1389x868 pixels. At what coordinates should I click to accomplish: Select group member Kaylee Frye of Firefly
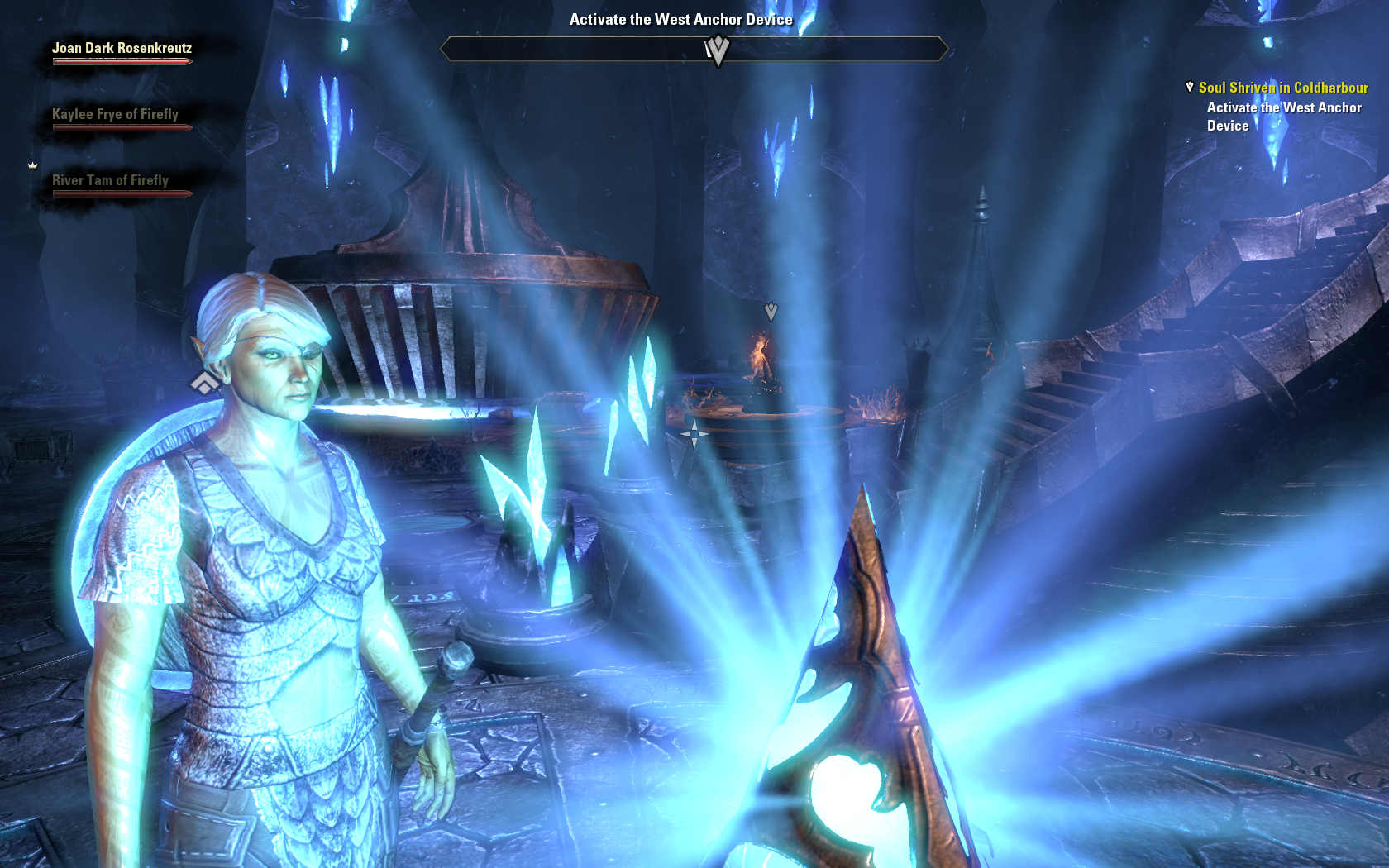[x=115, y=115]
